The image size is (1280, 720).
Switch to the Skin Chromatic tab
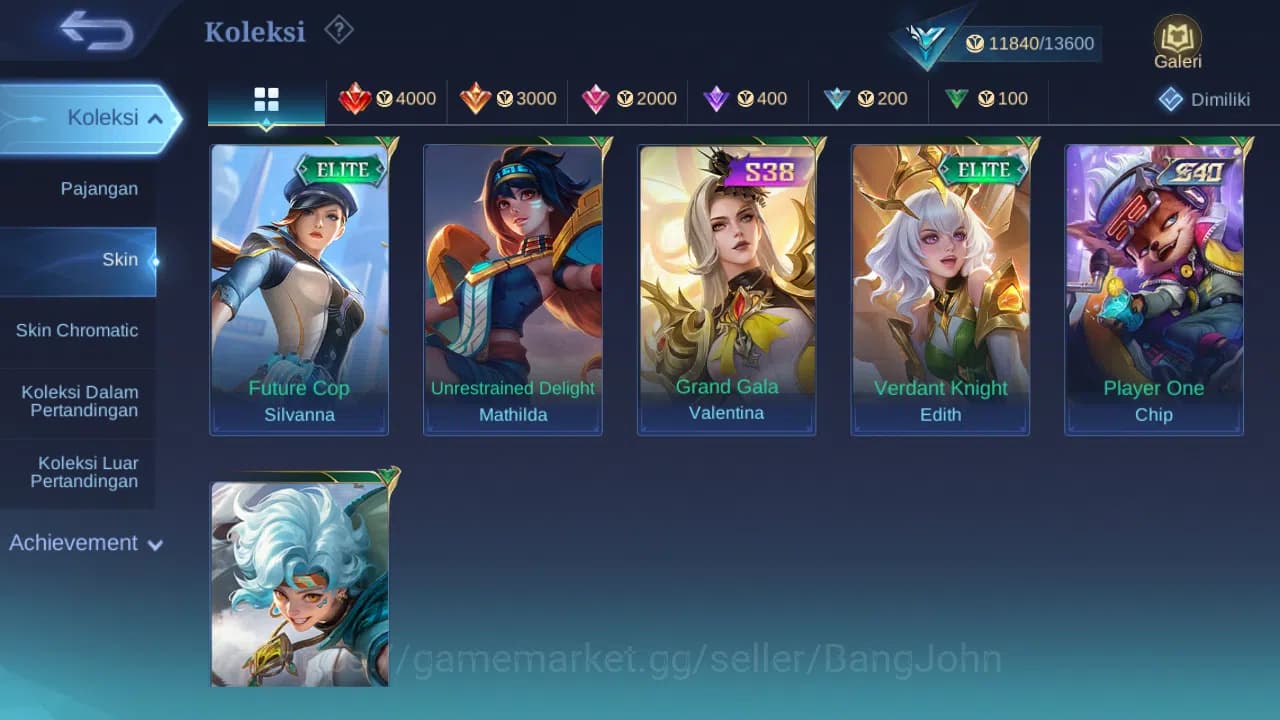79,330
